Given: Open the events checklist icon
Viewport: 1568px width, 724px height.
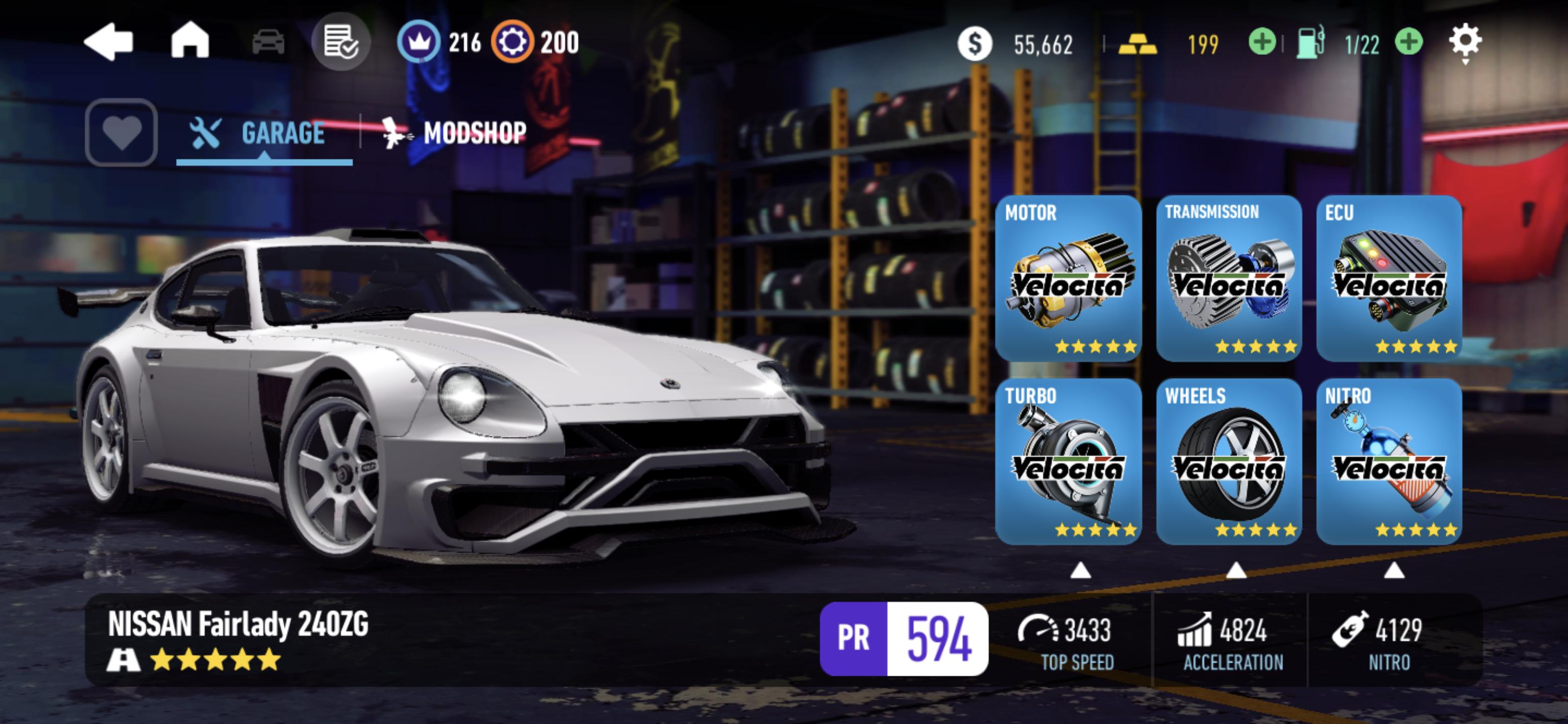Looking at the screenshot, I should click(342, 44).
